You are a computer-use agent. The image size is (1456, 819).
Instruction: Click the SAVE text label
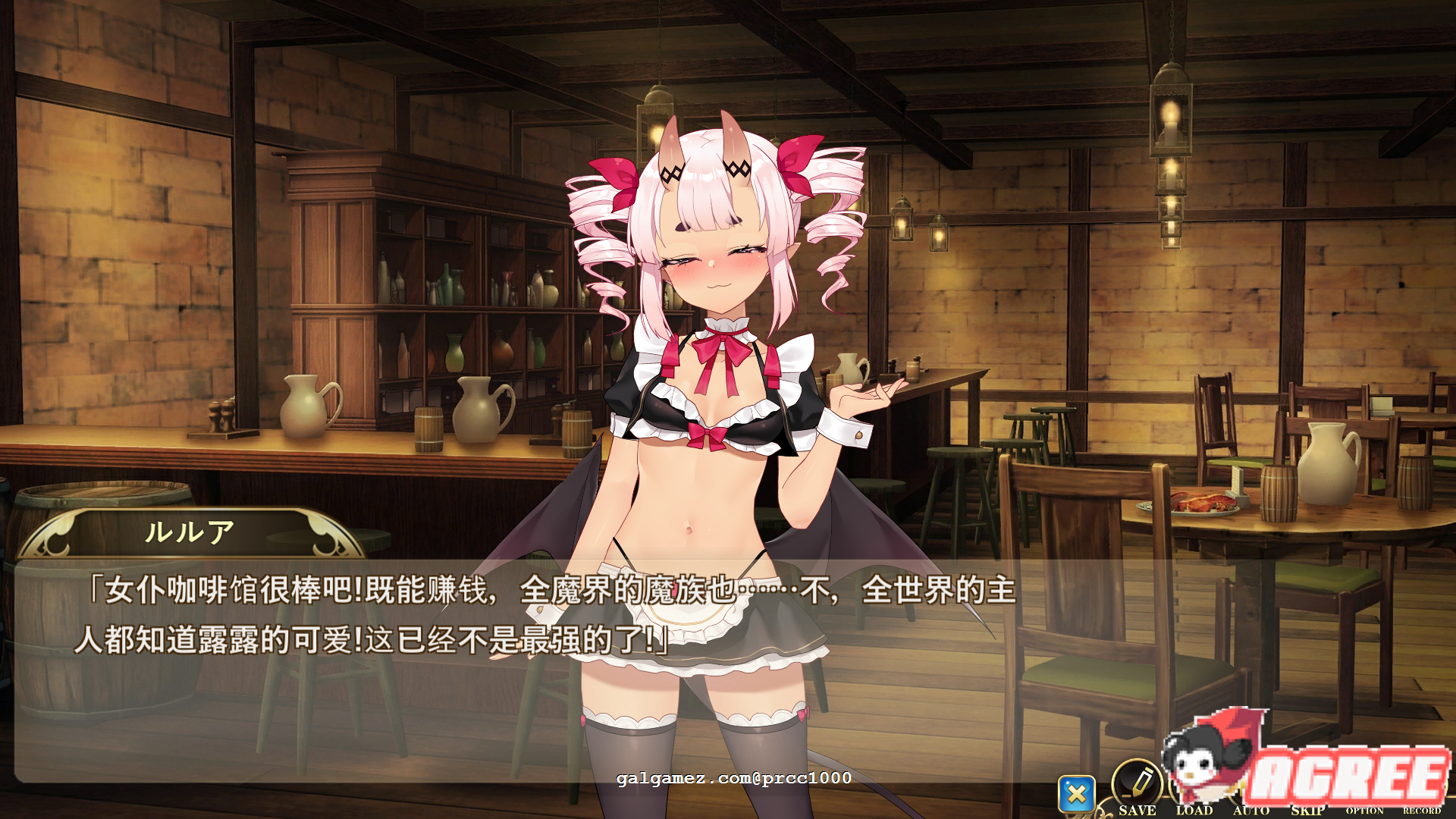pos(1137,809)
